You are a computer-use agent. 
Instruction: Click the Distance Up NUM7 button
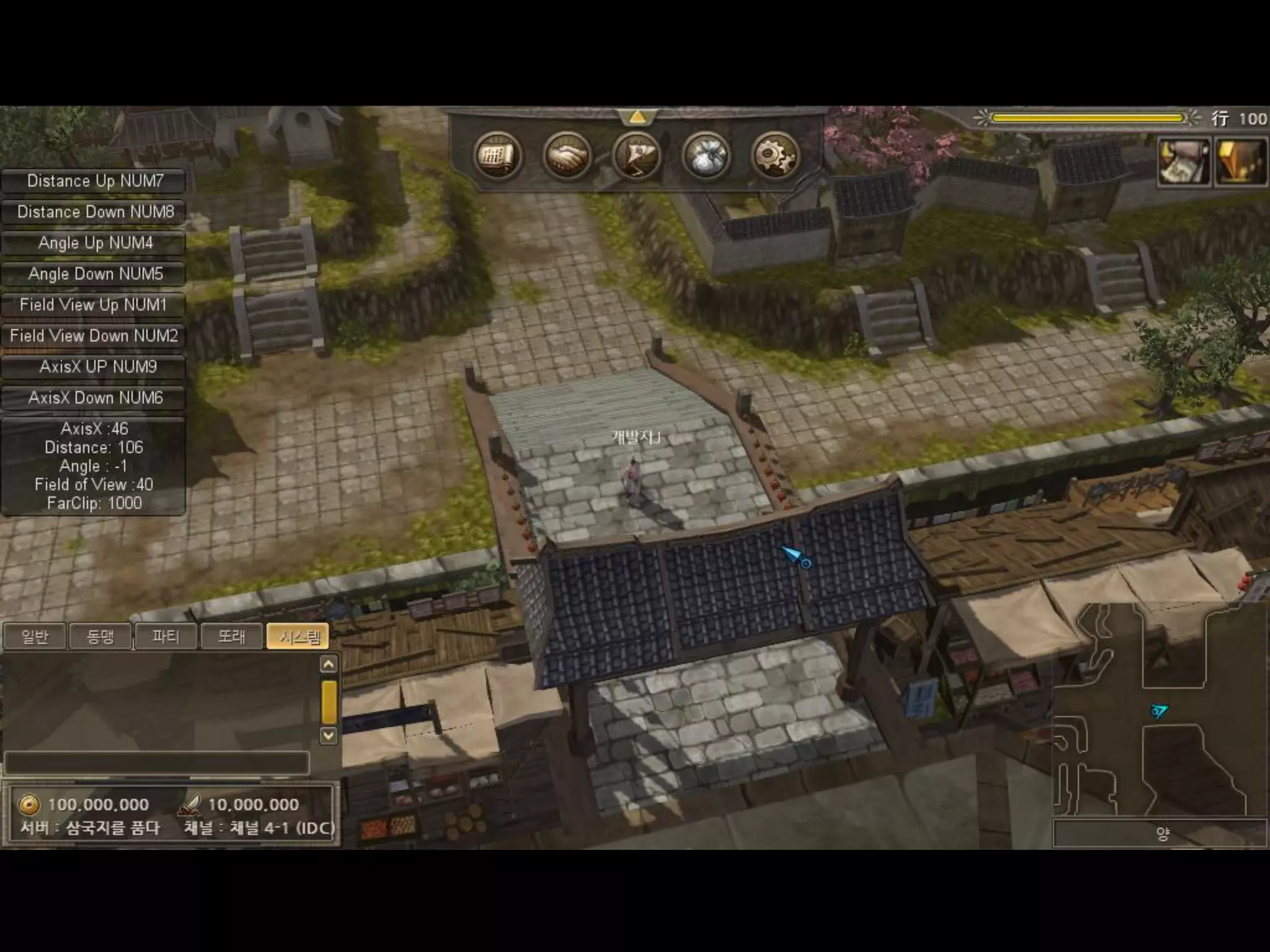pyautogui.click(x=94, y=181)
